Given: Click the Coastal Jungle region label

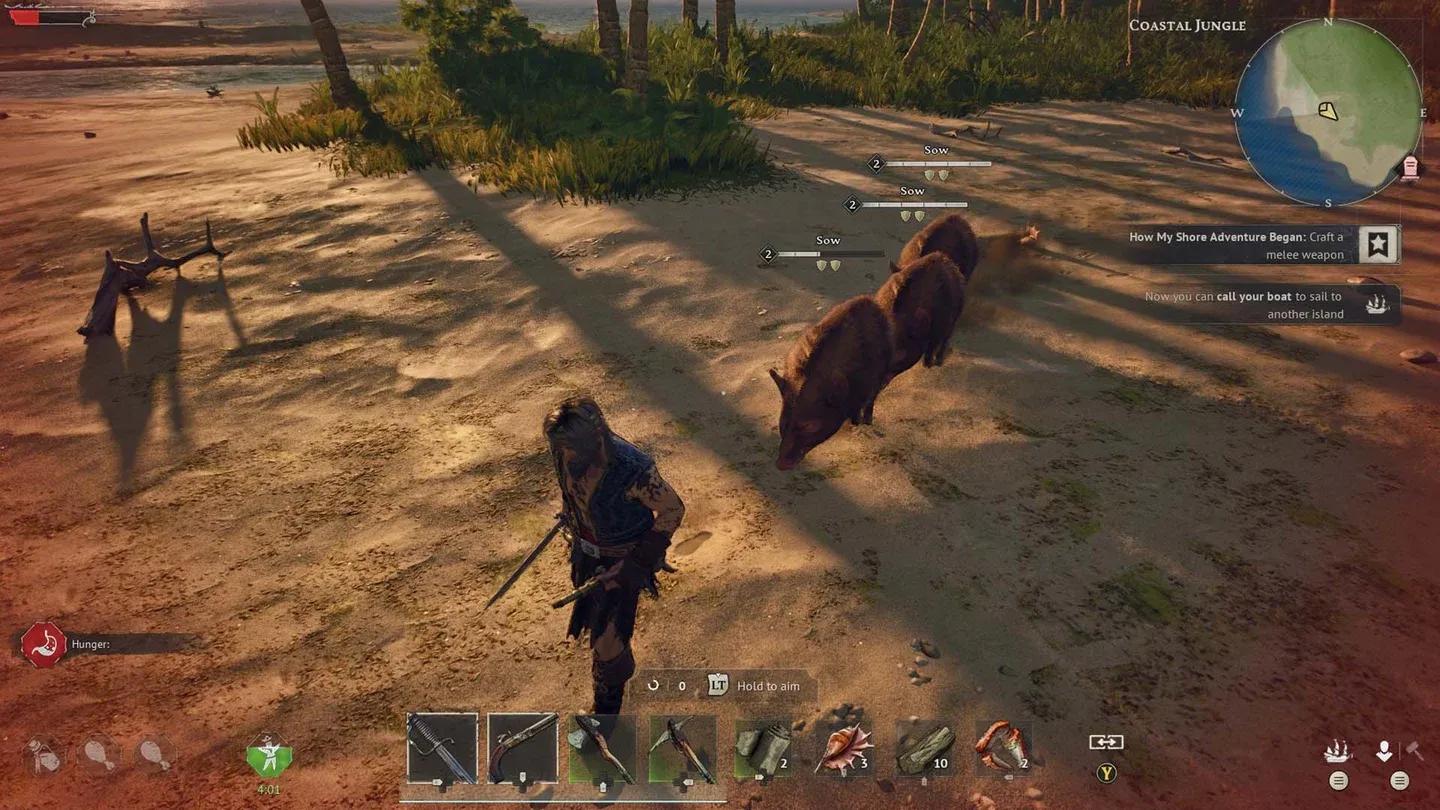Looking at the screenshot, I should 1187,25.
